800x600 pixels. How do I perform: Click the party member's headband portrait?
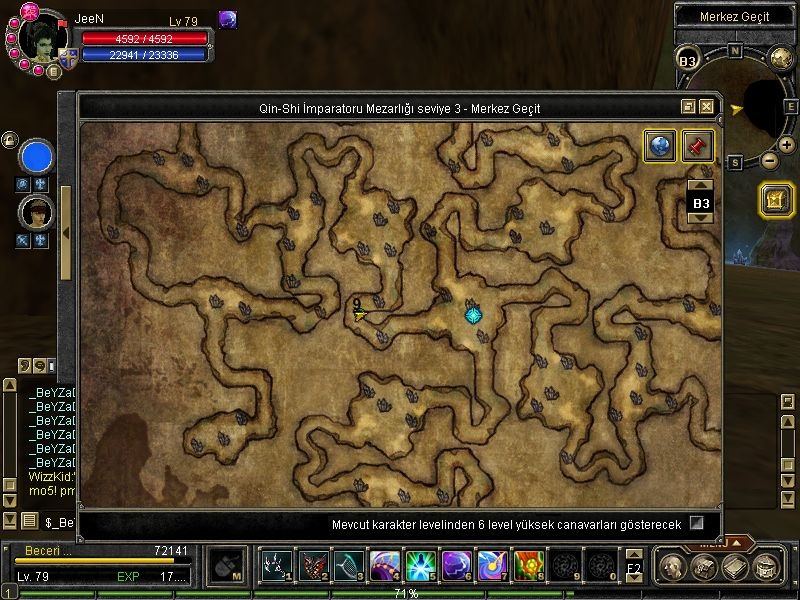tap(36, 212)
